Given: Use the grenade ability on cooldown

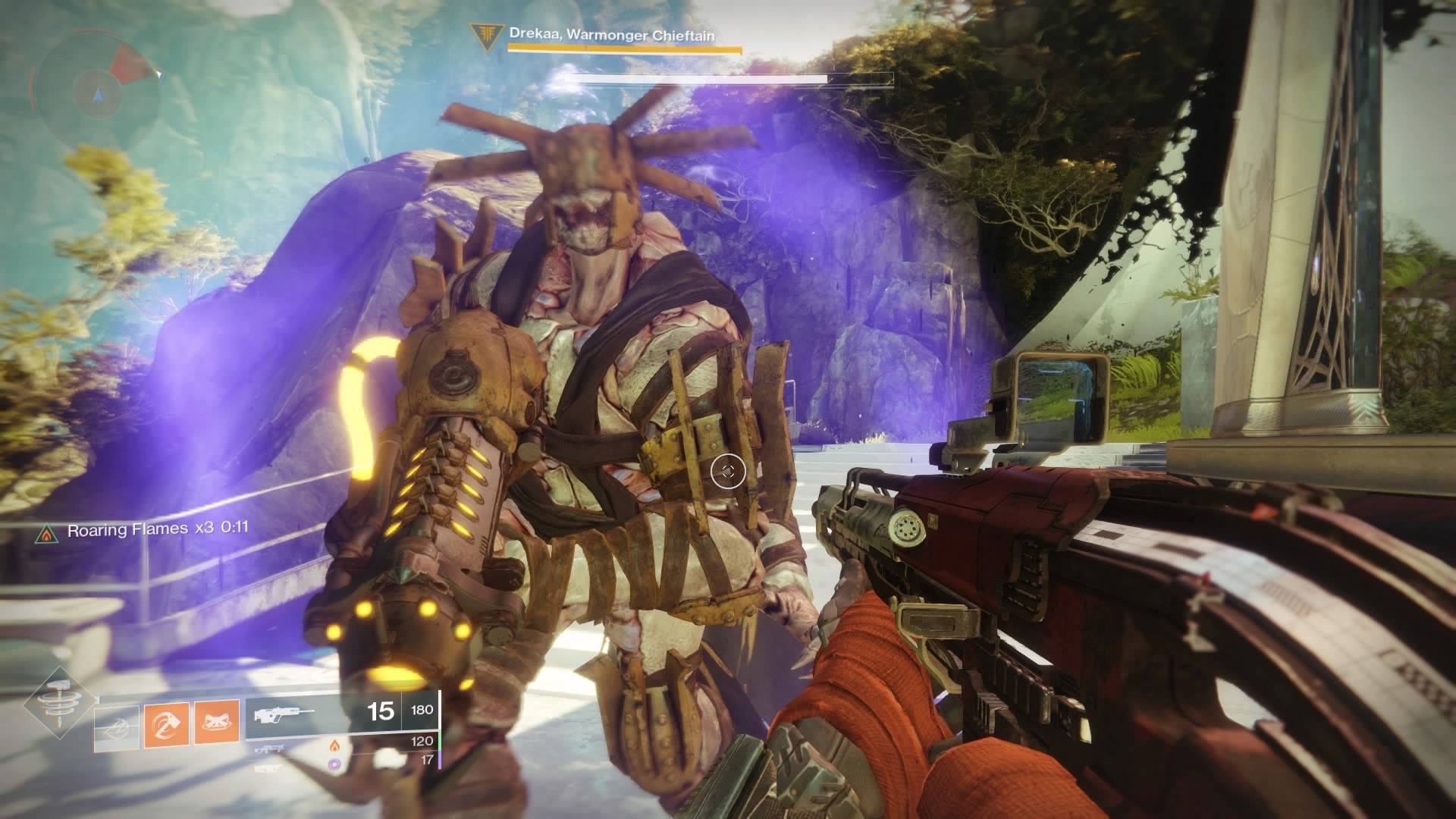Looking at the screenshot, I should (117, 728).
